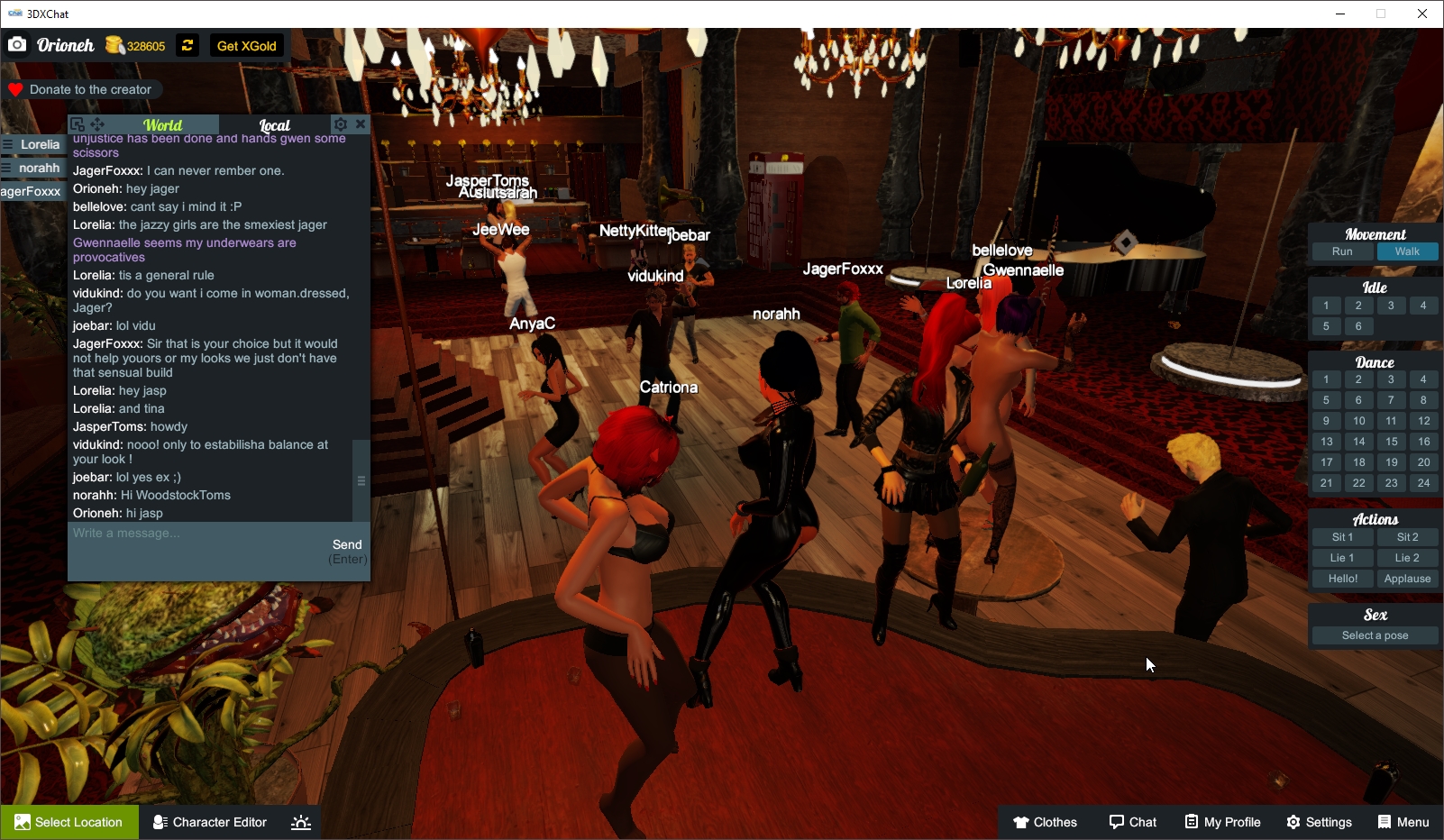Open chat settings via the gear icon
Viewport: 1444px width, 840px height.
[341, 123]
